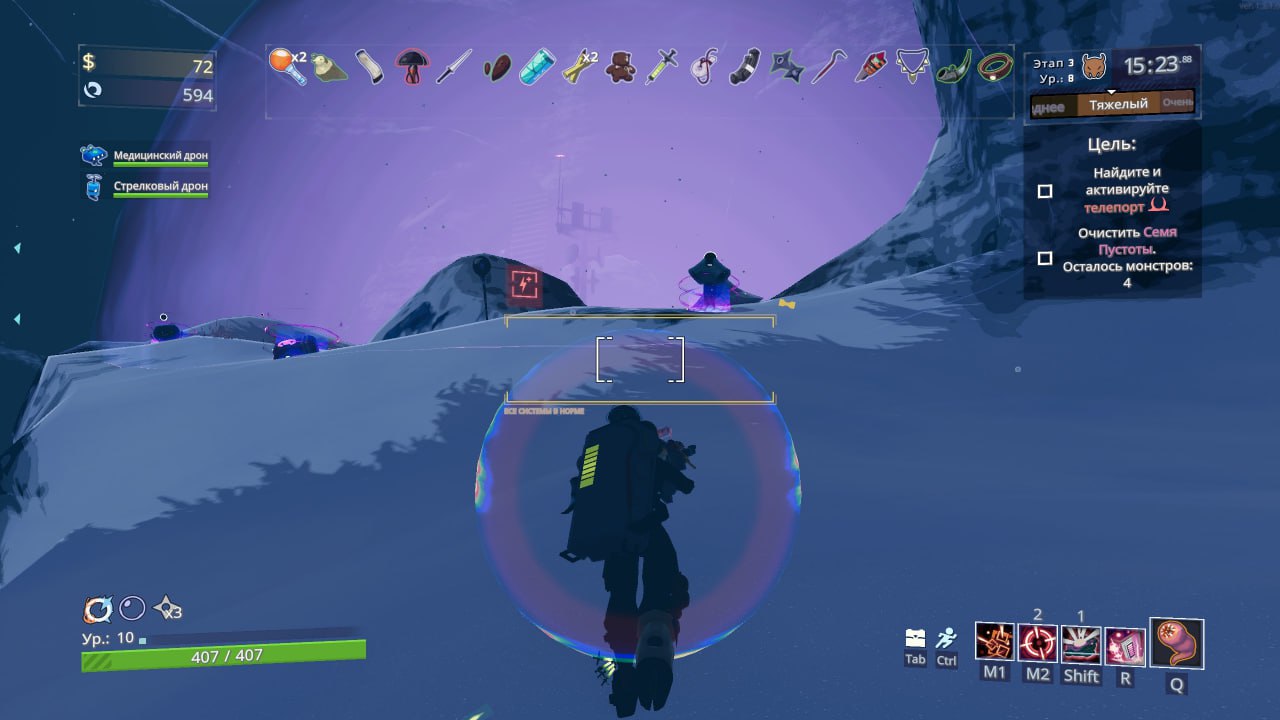Select the shuriken item in the top inventory bar
This screenshot has height=720, width=1280.
pyautogui.click(x=786, y=67)
